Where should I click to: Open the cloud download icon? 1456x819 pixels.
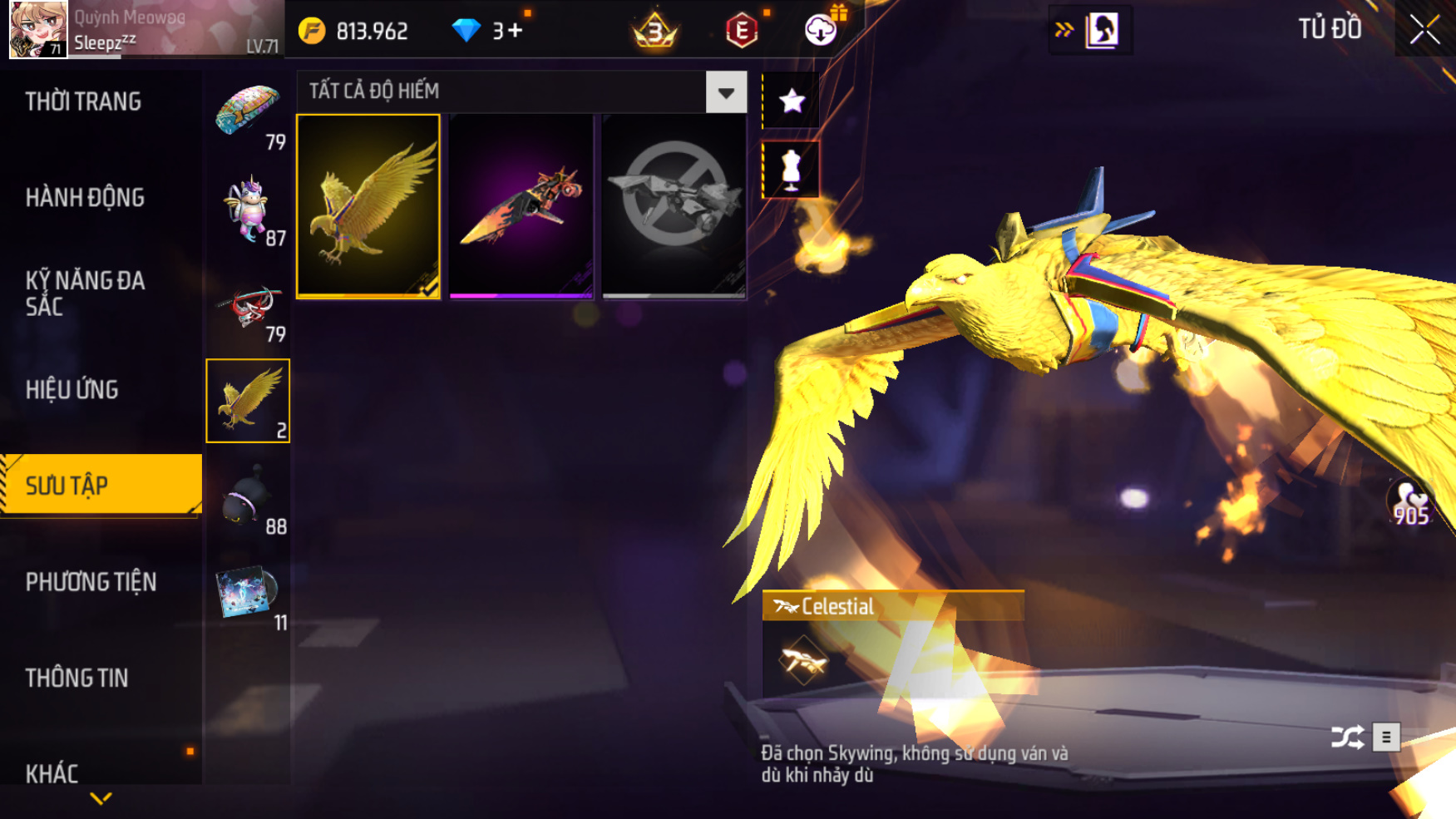coord(821,30)
